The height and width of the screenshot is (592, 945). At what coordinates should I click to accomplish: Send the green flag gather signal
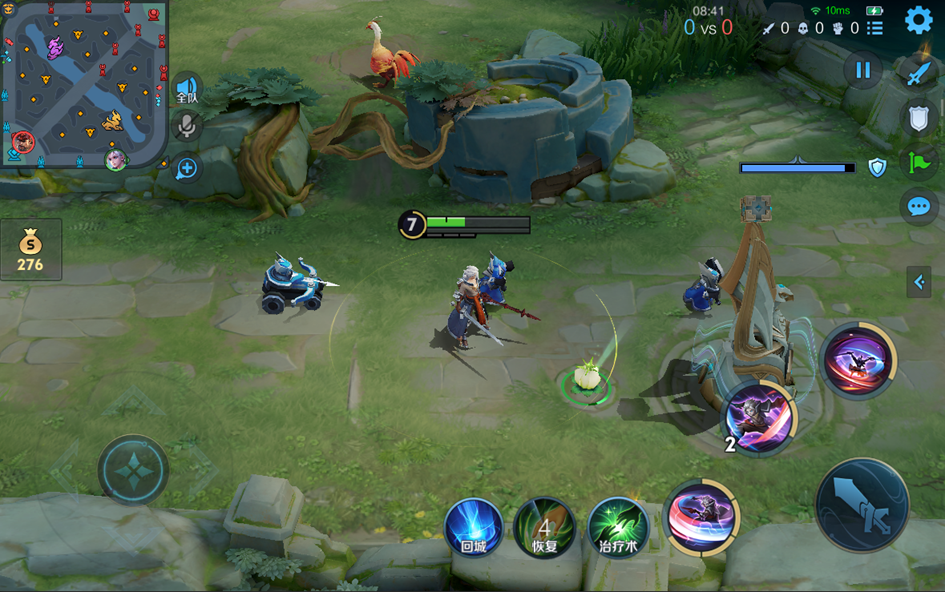(918, 162)
